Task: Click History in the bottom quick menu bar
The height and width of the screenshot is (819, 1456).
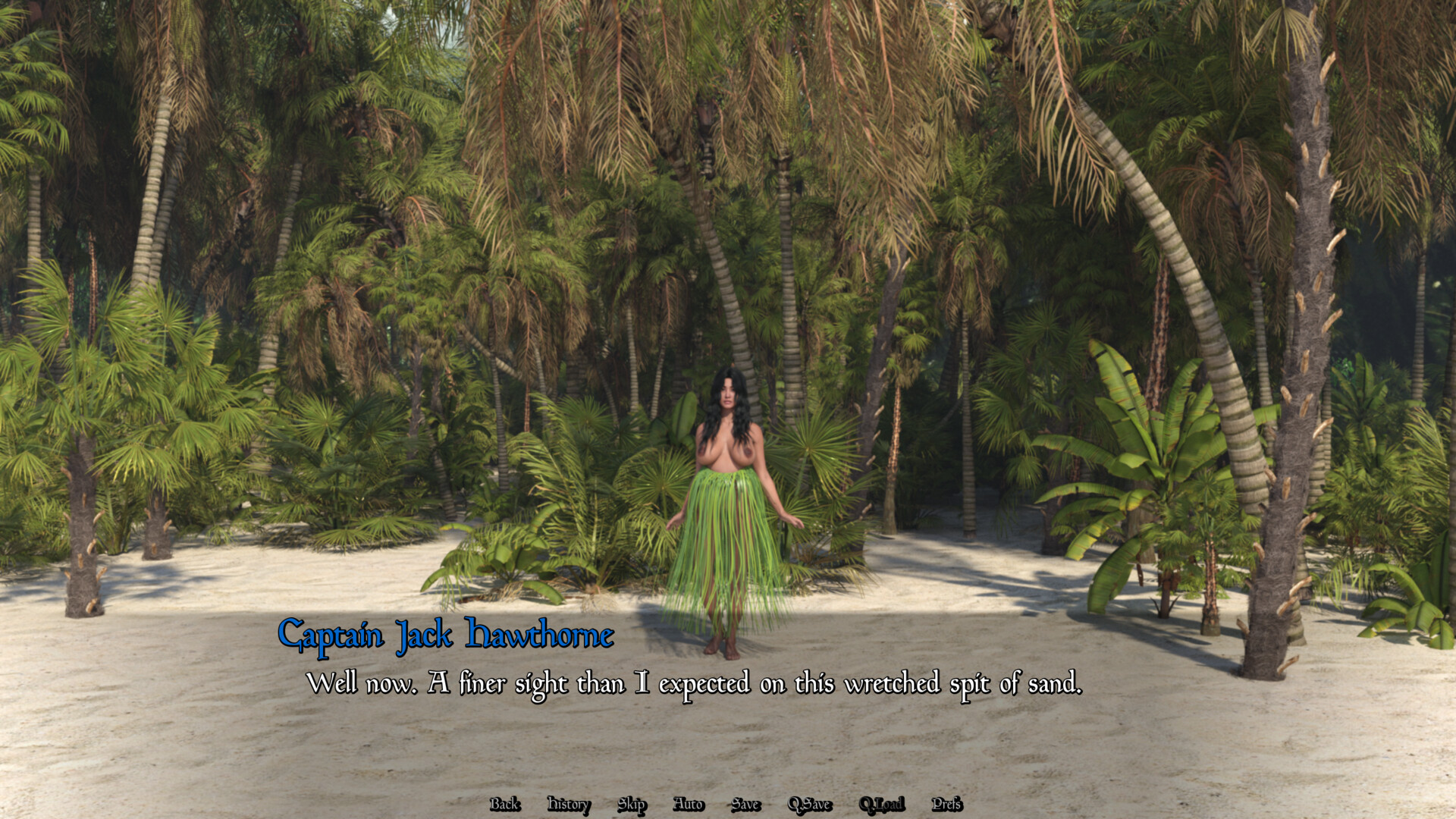Action: pyautogui.click(x=567, y=804)
